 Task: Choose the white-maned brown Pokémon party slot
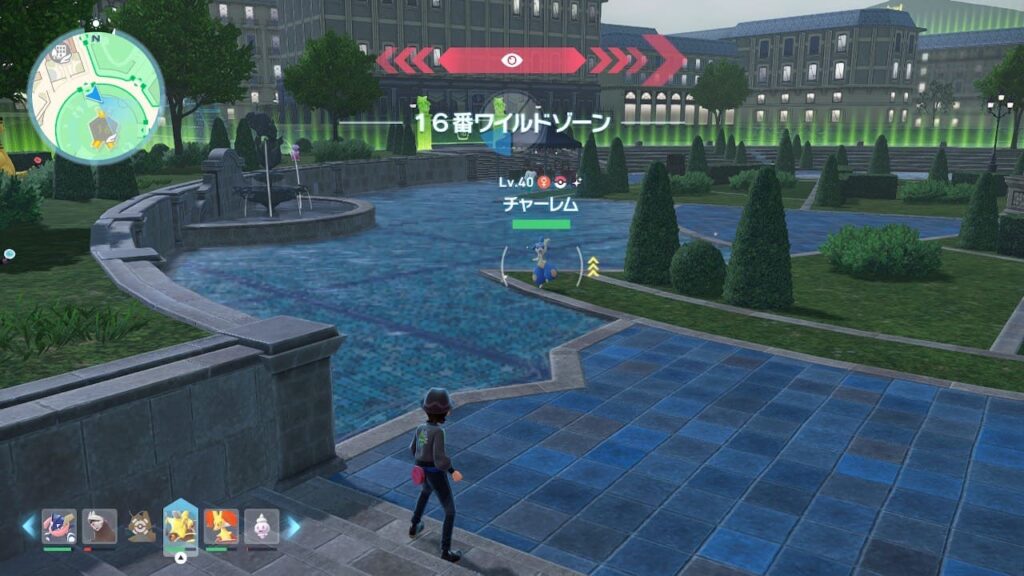pyautogui.click(x=99, y=526)
